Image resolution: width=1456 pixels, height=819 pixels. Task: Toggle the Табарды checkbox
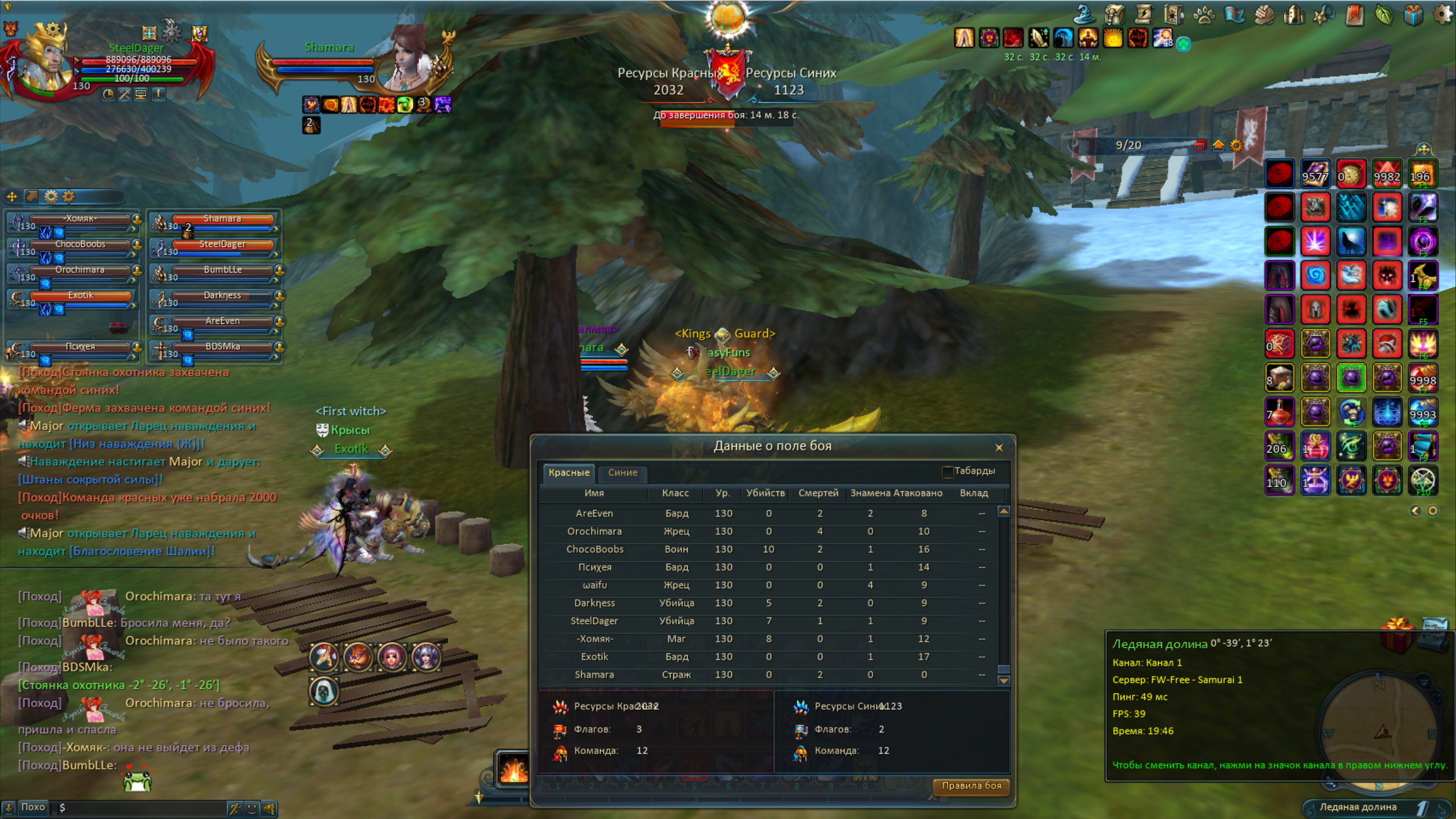pos(947,471)
